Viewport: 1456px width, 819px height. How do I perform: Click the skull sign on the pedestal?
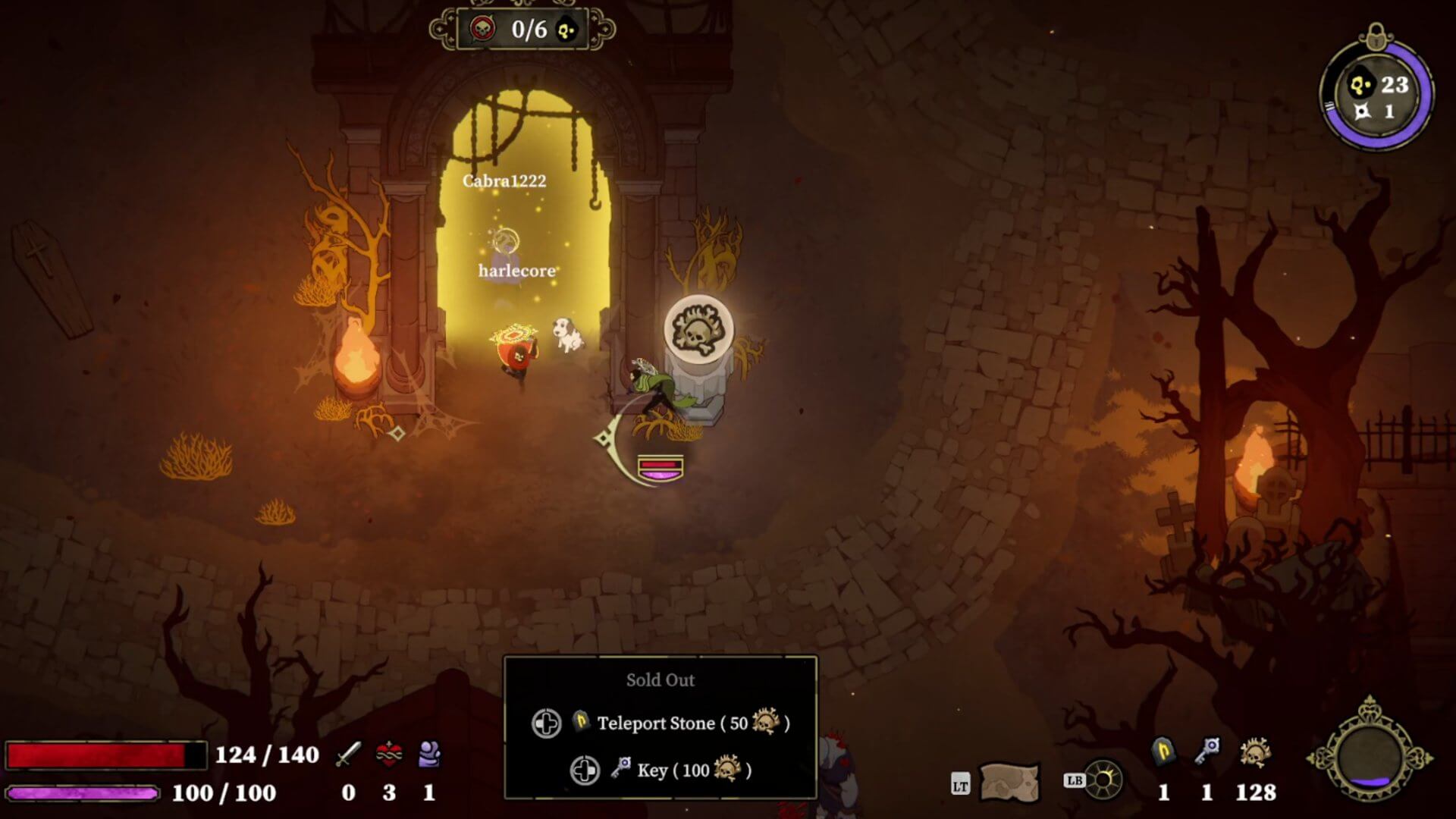coord(698,331)
